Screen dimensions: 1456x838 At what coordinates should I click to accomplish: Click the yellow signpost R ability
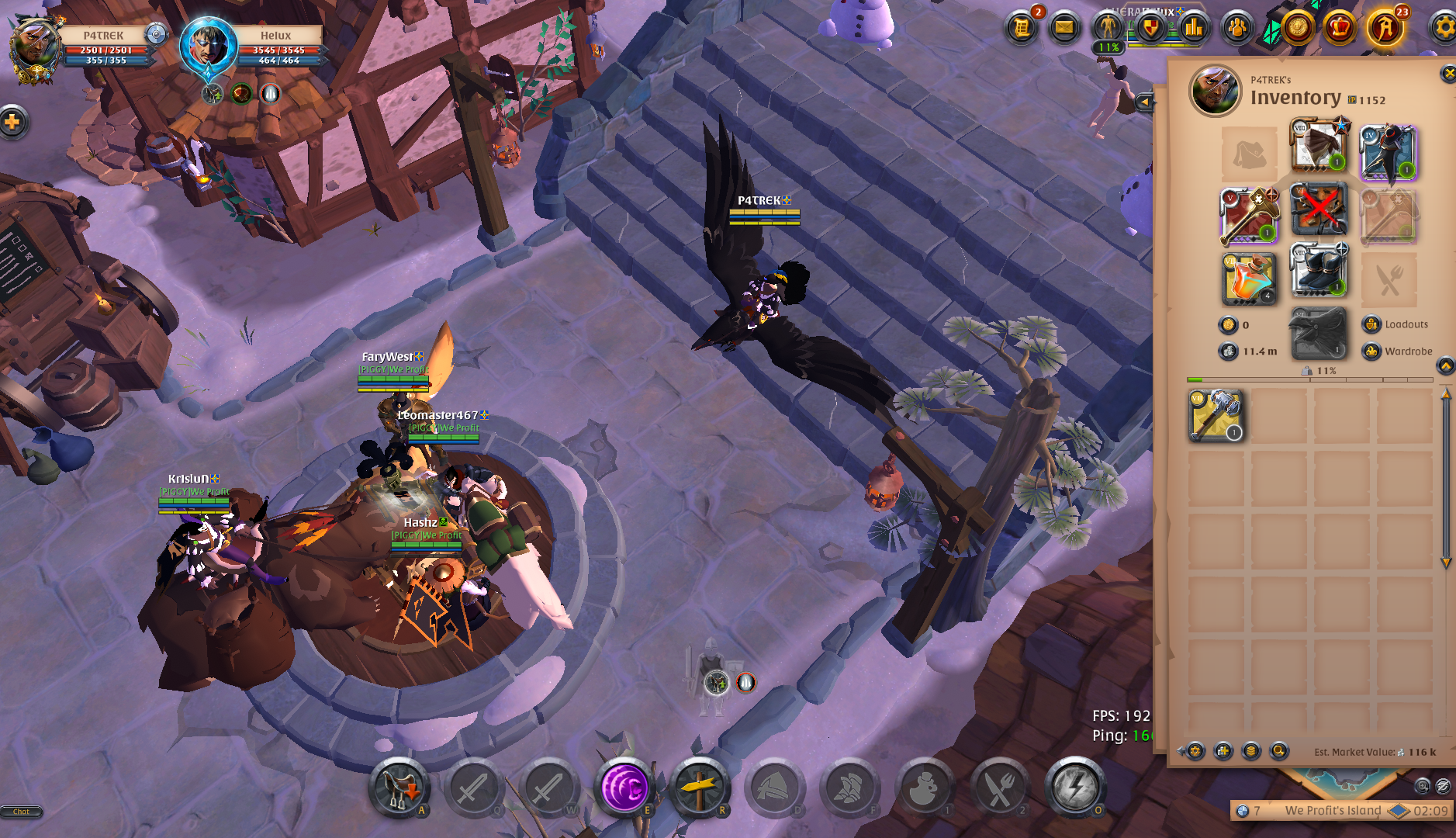coord(699,788)
